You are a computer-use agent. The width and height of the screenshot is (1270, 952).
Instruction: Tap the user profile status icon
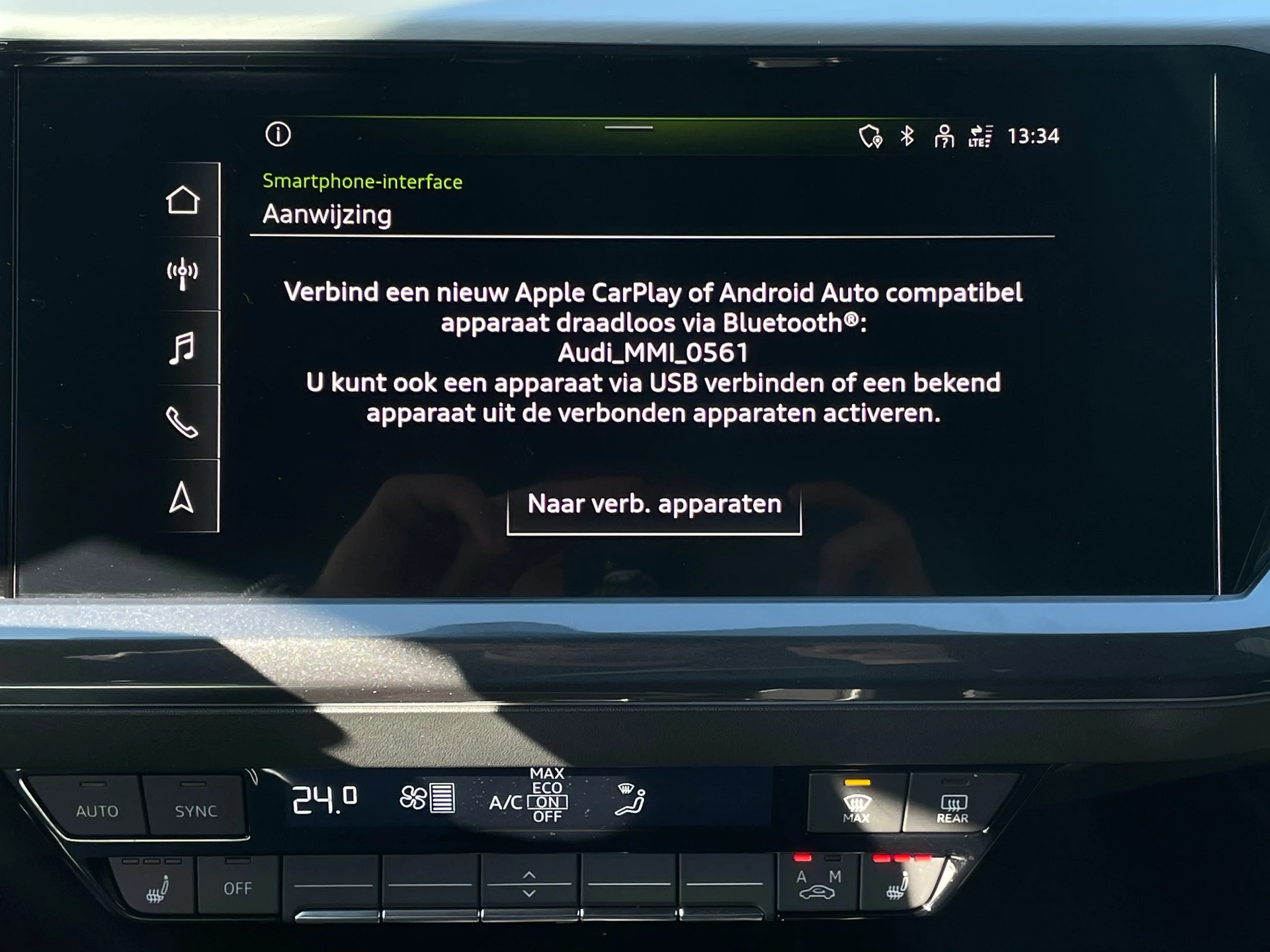pos(945,135)
